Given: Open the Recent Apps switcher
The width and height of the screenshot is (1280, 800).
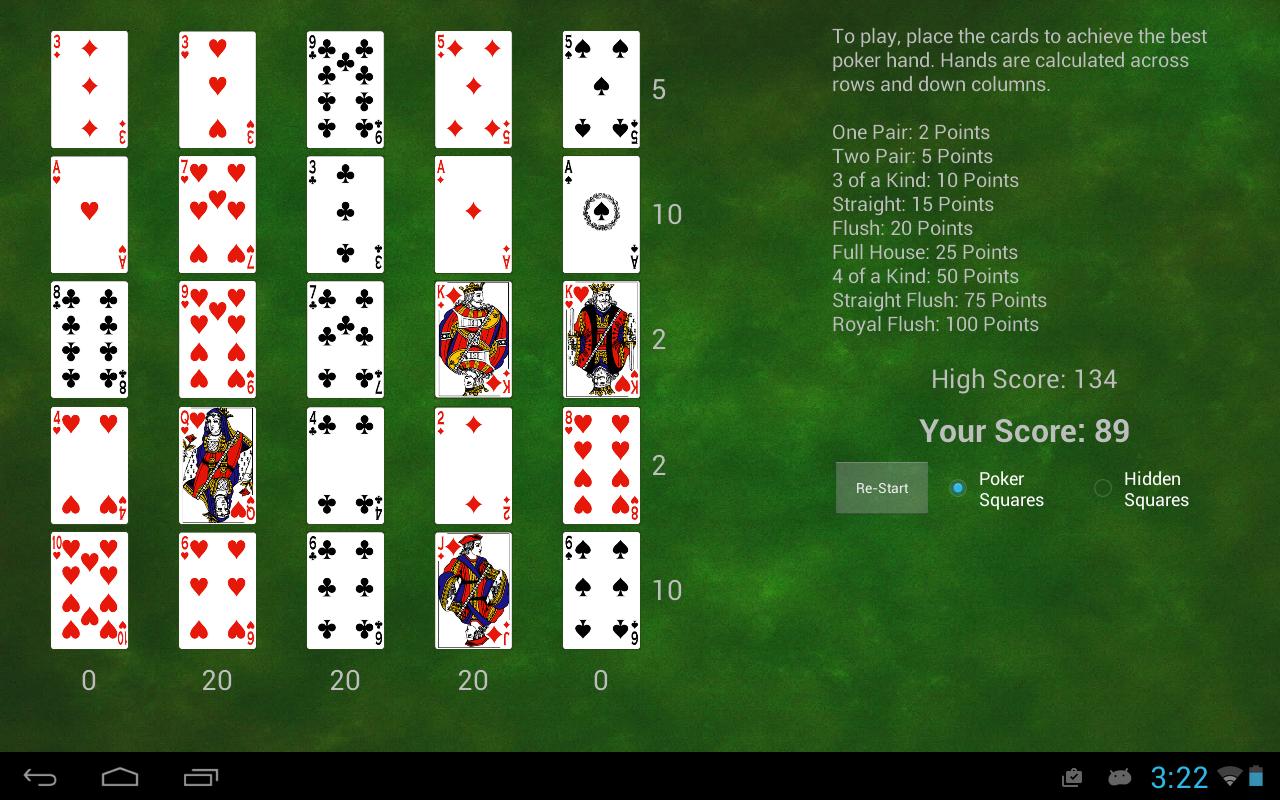Looking at the screenshot, I should click(x=199, y=777).
